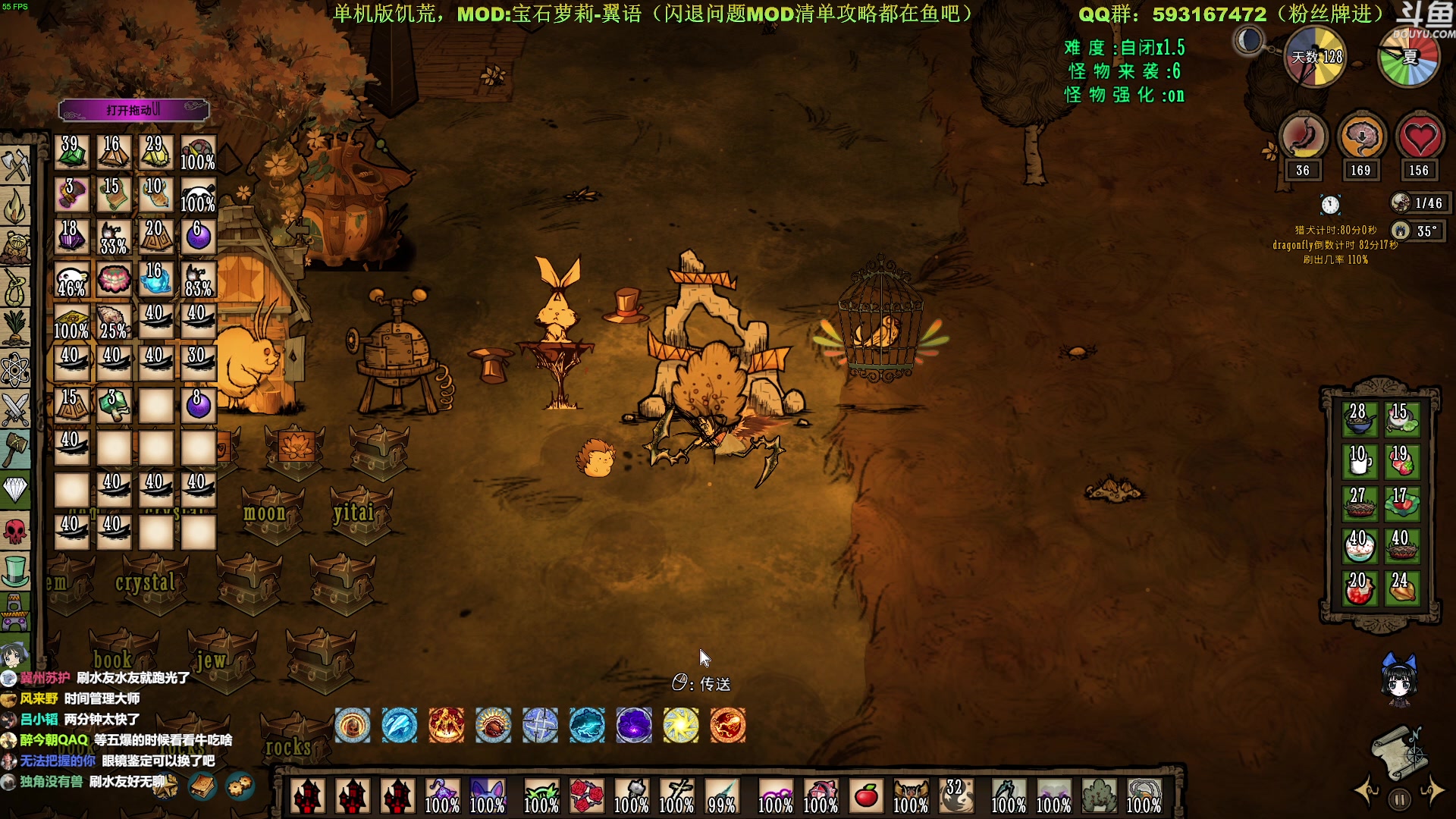Click the gear icon beside the chat
This screenshot has width=1456, height=819.
tap(240, 786)
